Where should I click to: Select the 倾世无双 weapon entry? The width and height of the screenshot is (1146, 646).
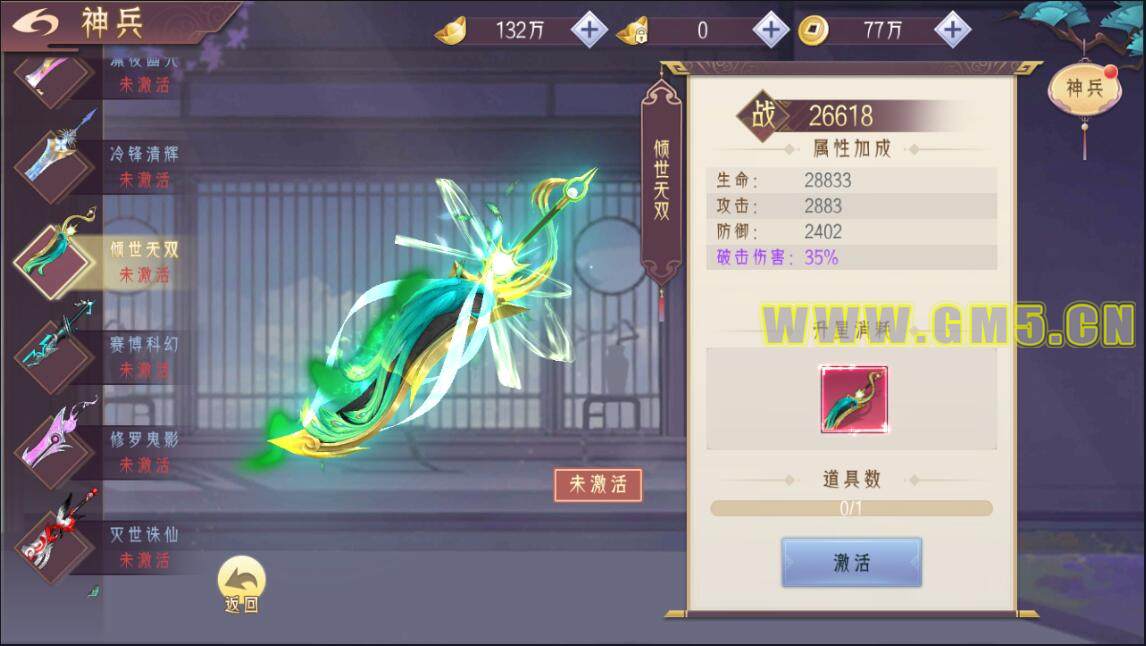100,260
